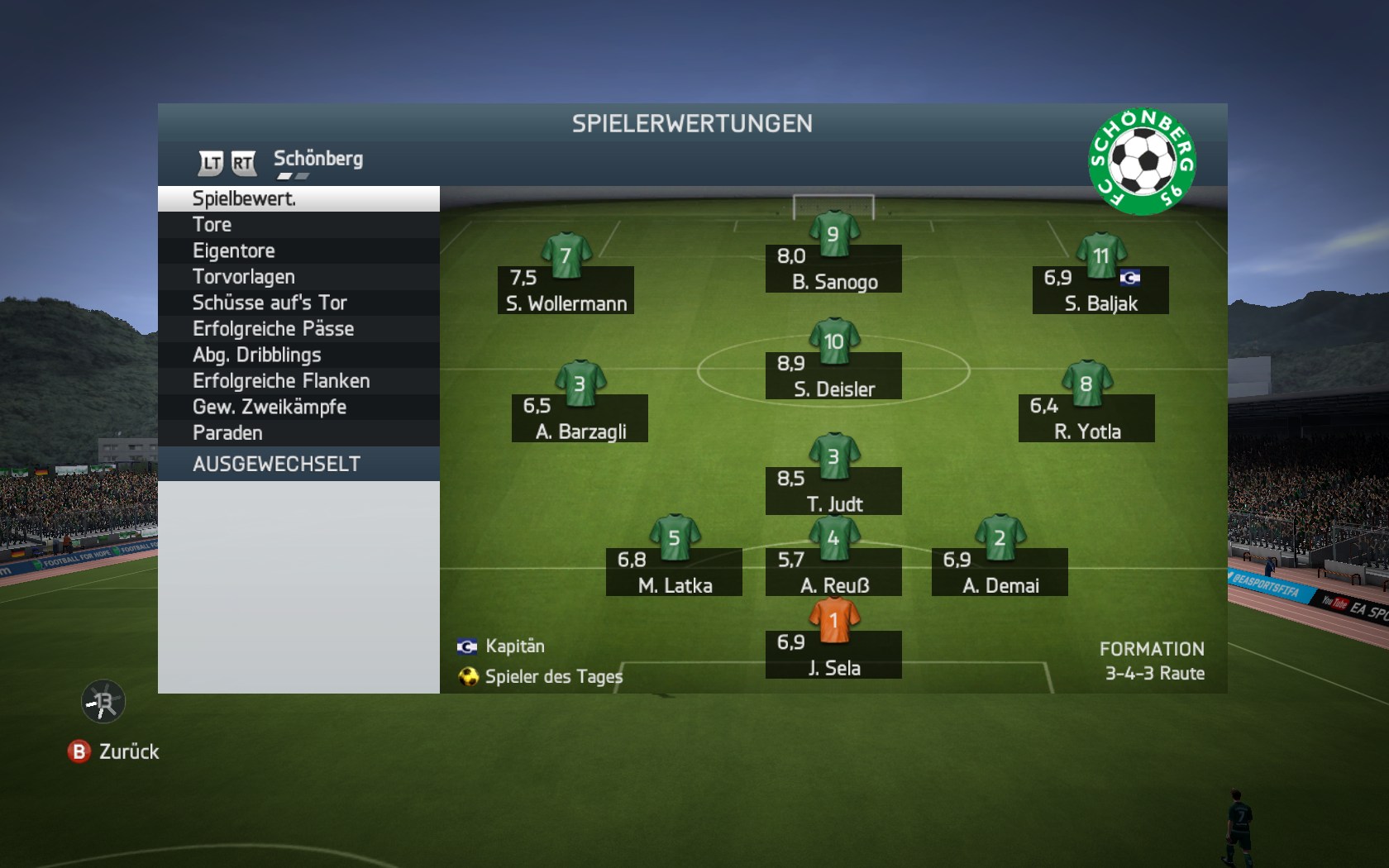This screenshot has height=868, width=1389.
Task: Select S. Wollermann on the pitch
Action: click(x=566, y=290)
